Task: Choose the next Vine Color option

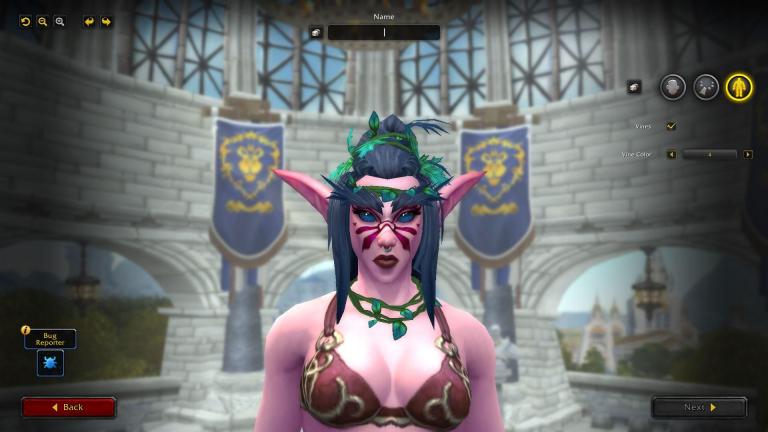Action: click(x=748, y=154)
